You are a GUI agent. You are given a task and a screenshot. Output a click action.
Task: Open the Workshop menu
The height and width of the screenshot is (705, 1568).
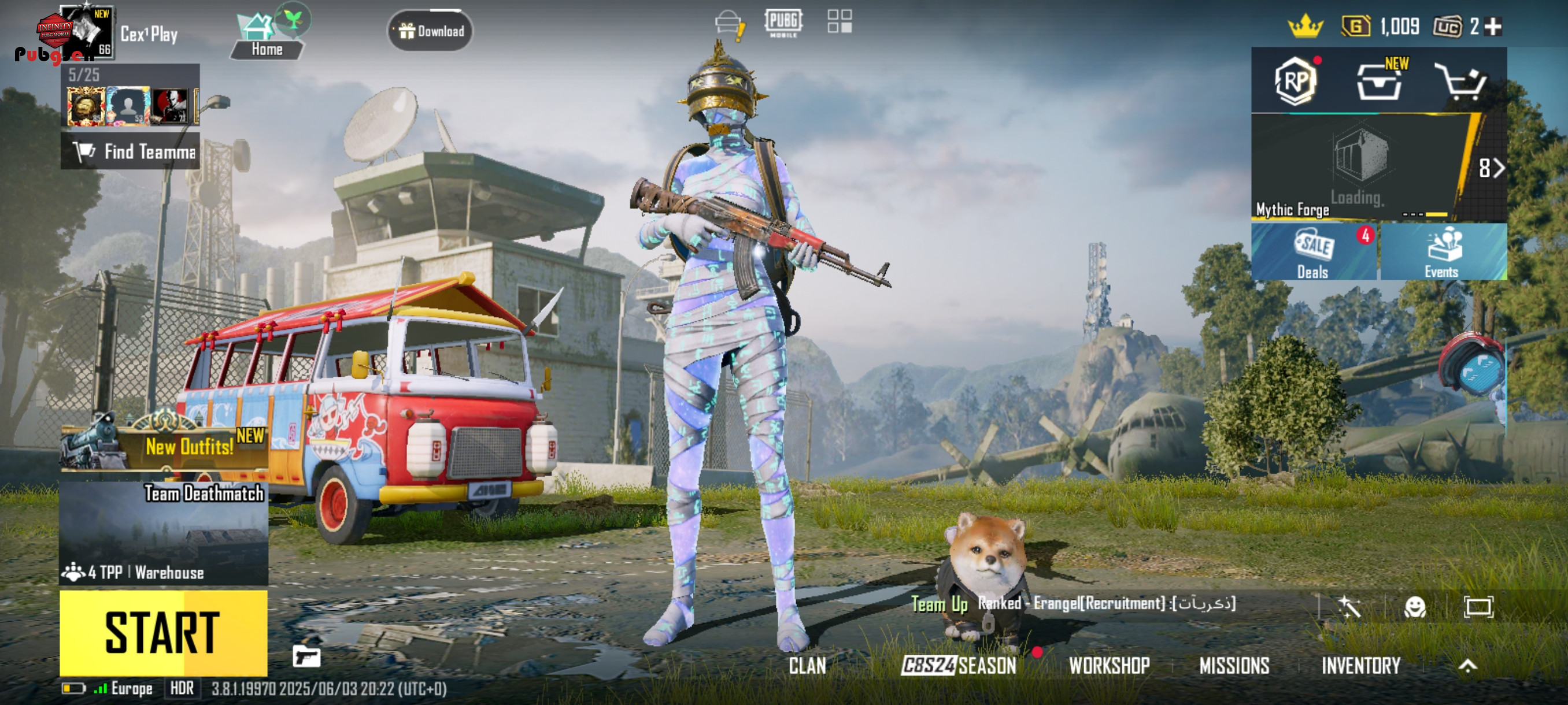click(x=1109, y=666)
